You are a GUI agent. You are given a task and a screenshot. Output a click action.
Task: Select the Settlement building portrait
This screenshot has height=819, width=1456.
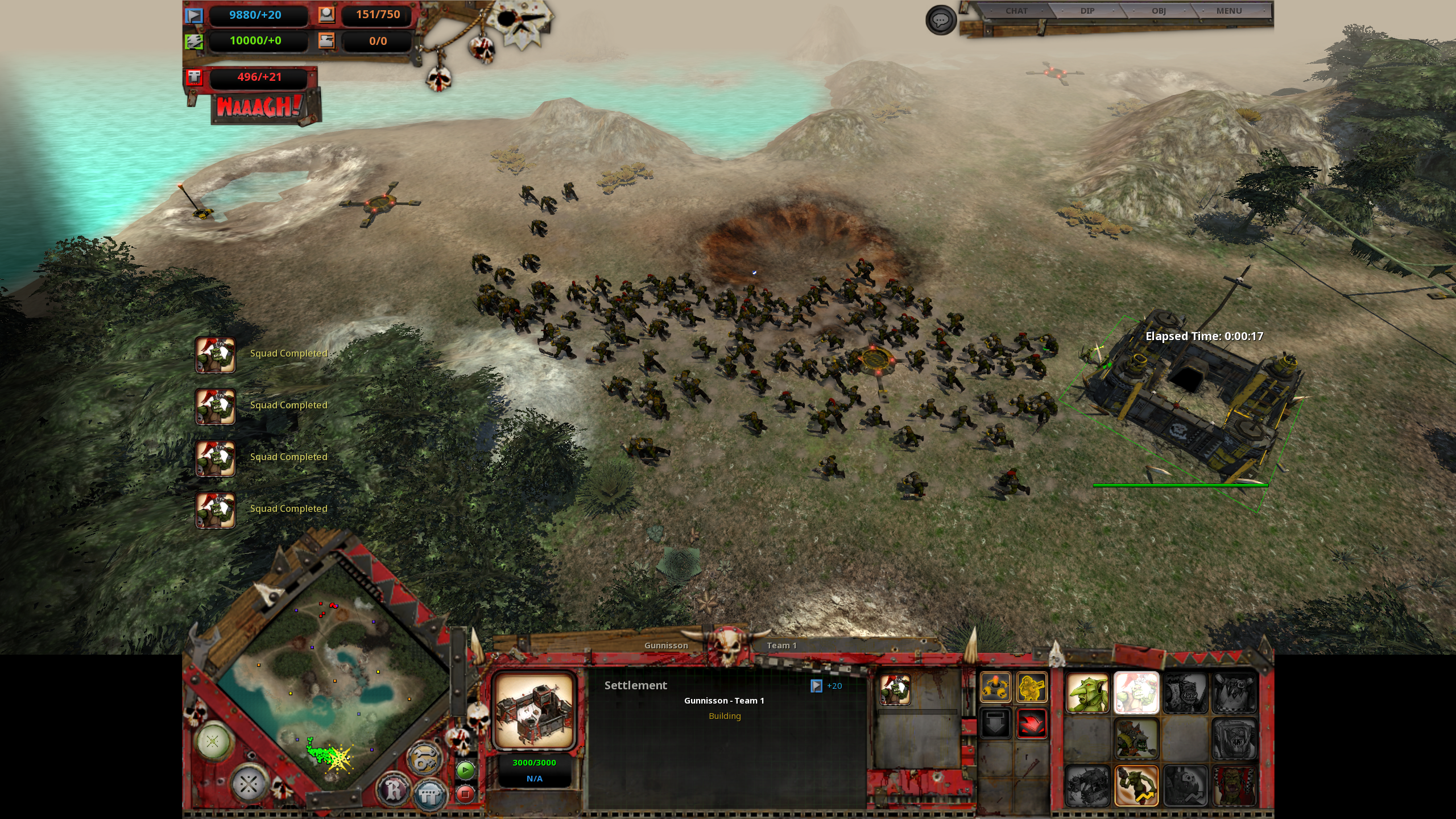[x=533, y=710]
